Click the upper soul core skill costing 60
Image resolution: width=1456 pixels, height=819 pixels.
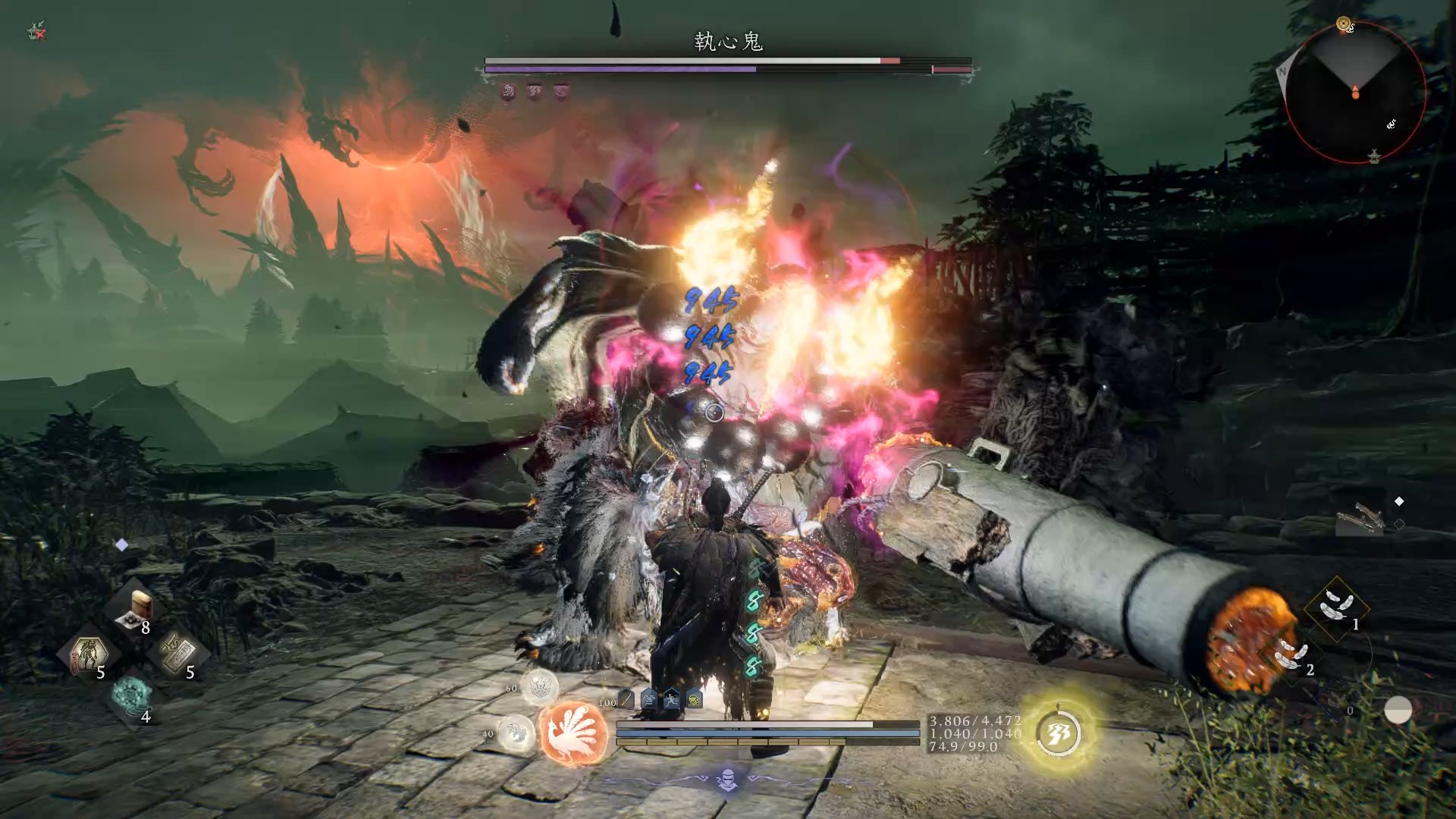(x=541, y=687)
